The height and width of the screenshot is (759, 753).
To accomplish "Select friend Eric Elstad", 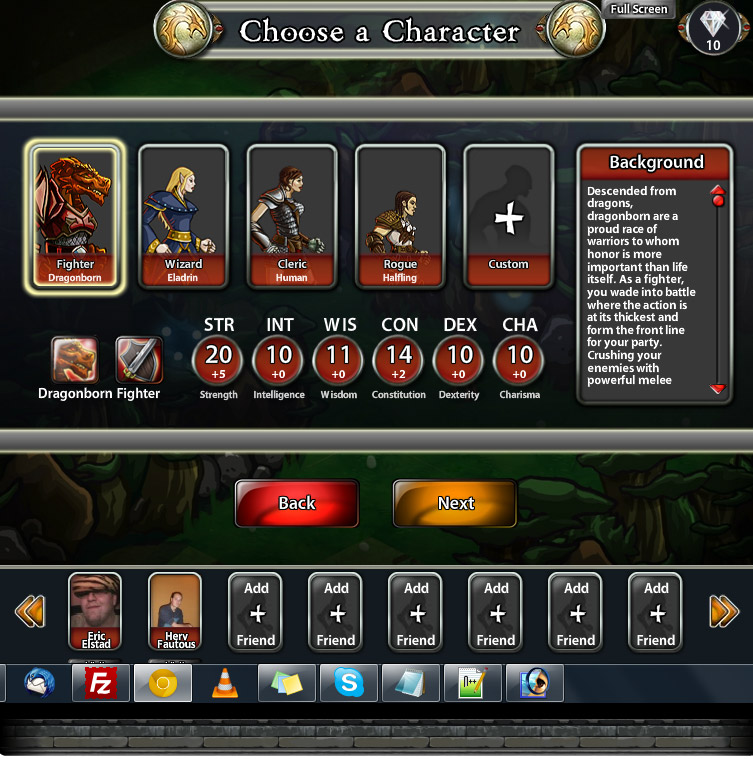I will [95, 611].
